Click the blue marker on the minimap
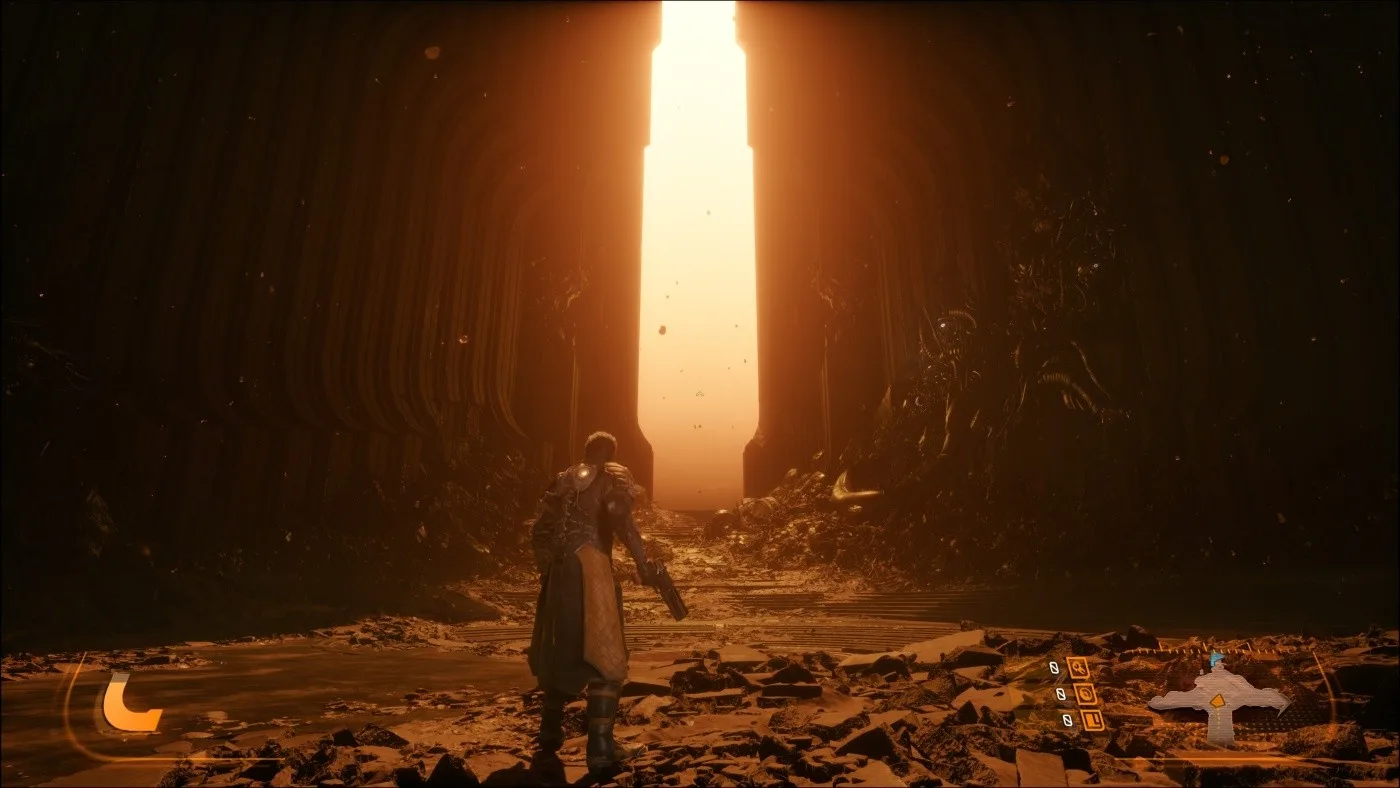Screen dimensions: 1400x788 [1216, 660]
